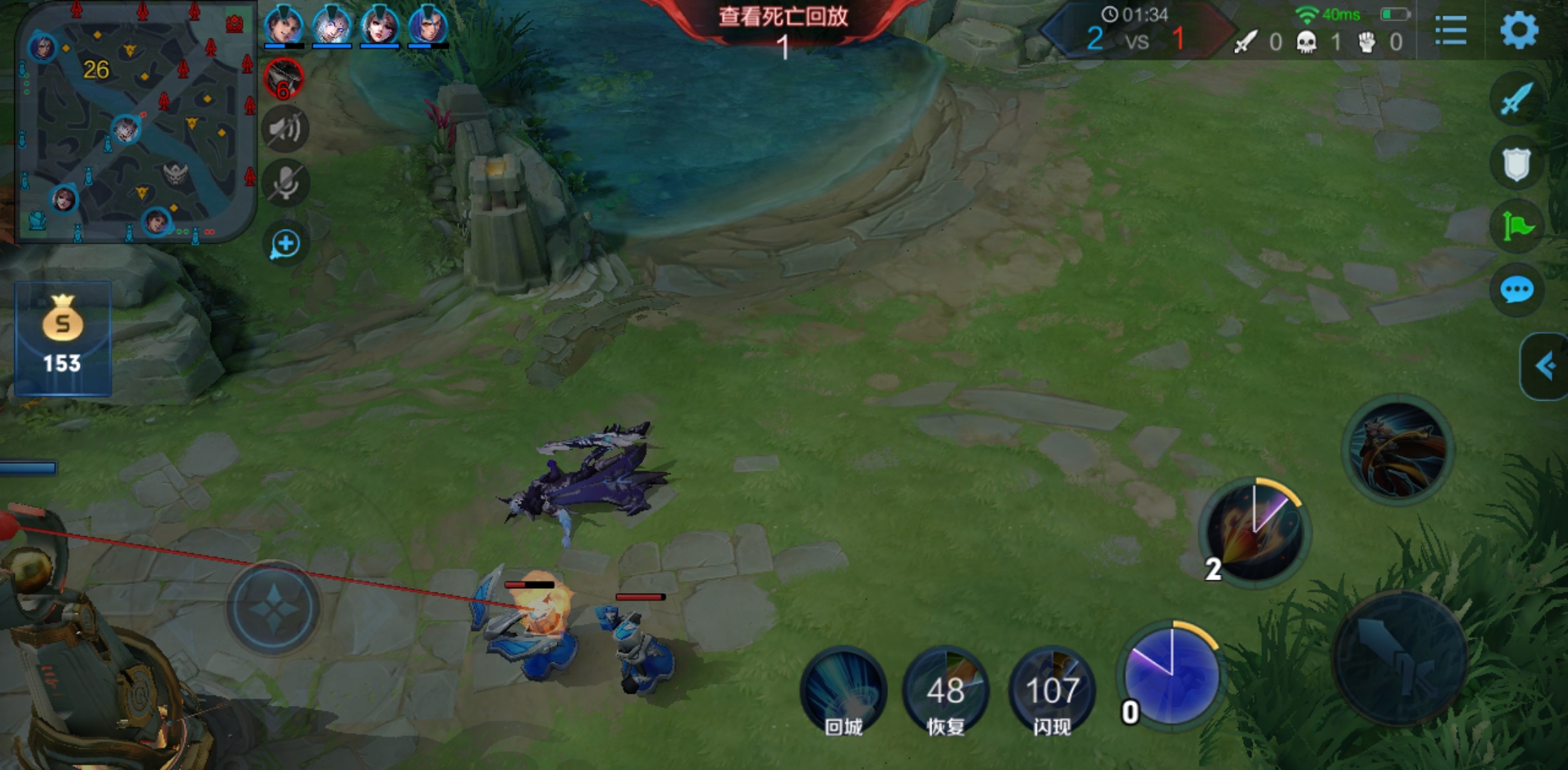Screen dimensions: 1568x770
Task: Send the shield defend signal
Action: pyautogui.click(x=1516, y=163)
